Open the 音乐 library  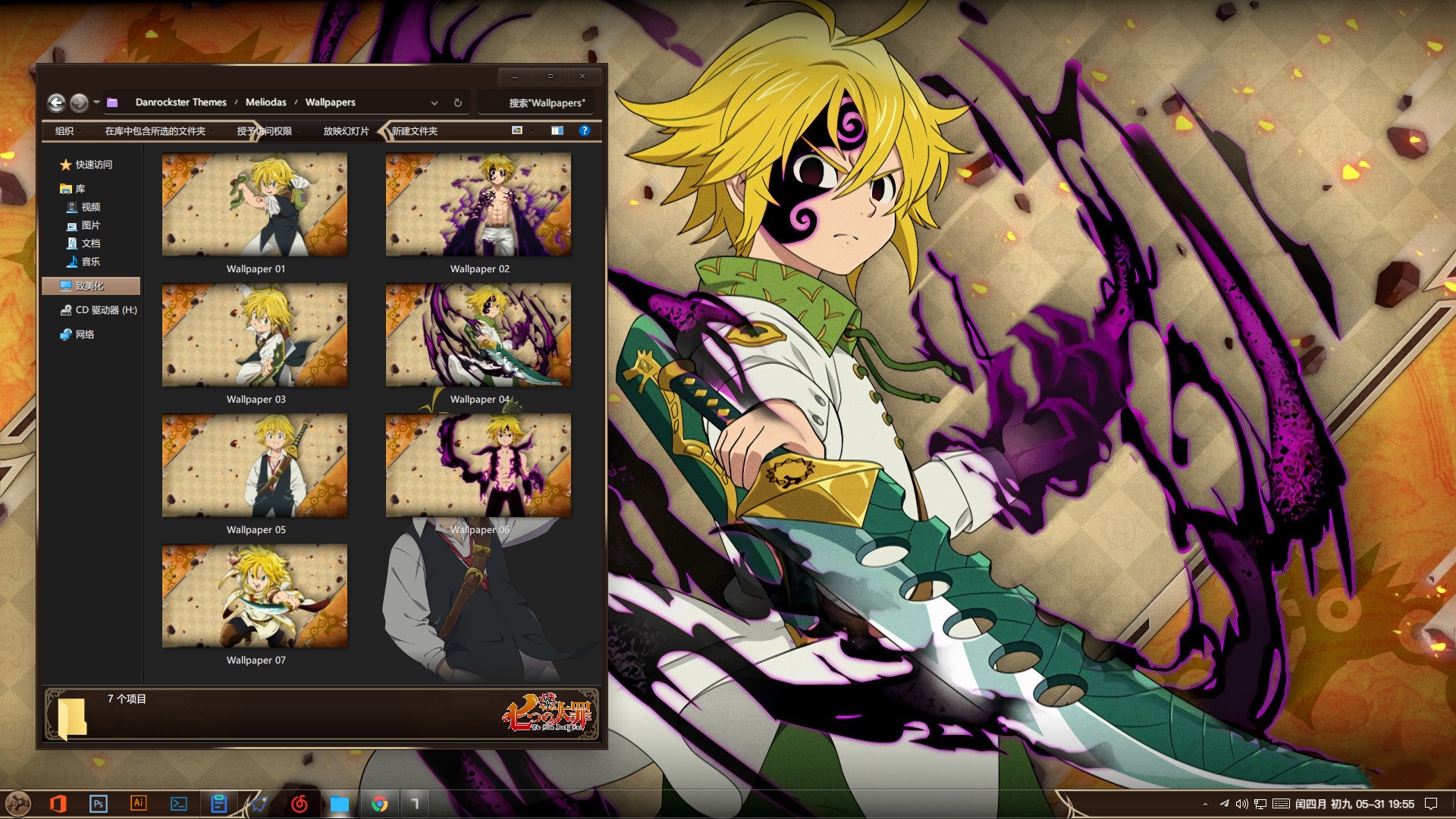click(90, 262)
